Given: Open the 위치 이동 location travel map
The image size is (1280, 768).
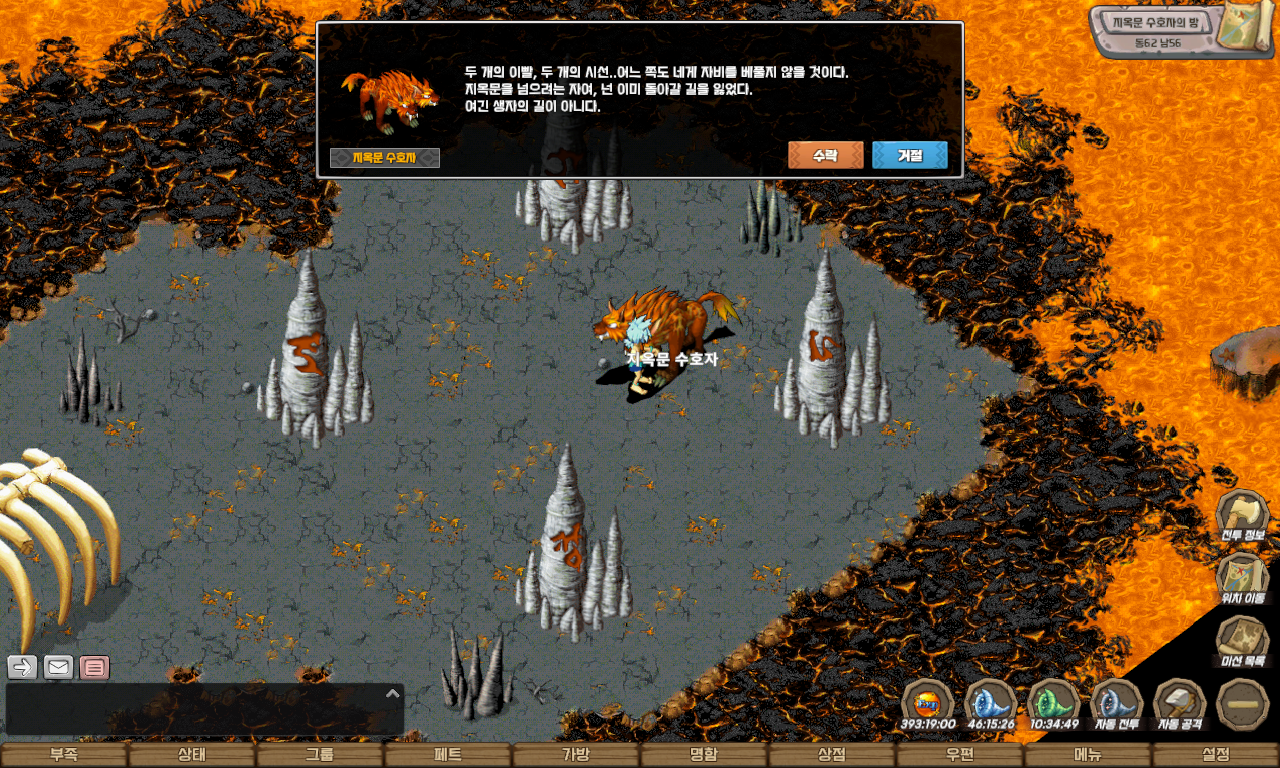Looking at the screenshot, I should click(1241, 580).
